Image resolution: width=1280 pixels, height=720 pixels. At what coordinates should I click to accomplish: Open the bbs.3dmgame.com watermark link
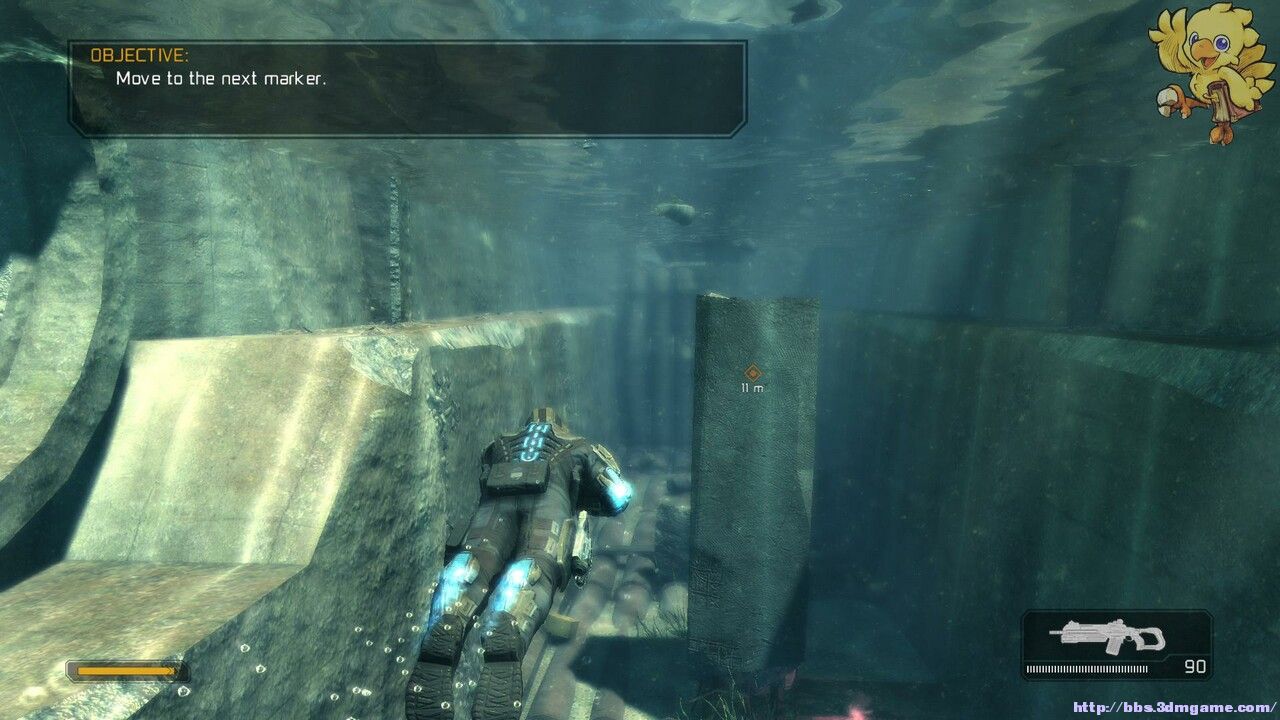[1174, 707]
